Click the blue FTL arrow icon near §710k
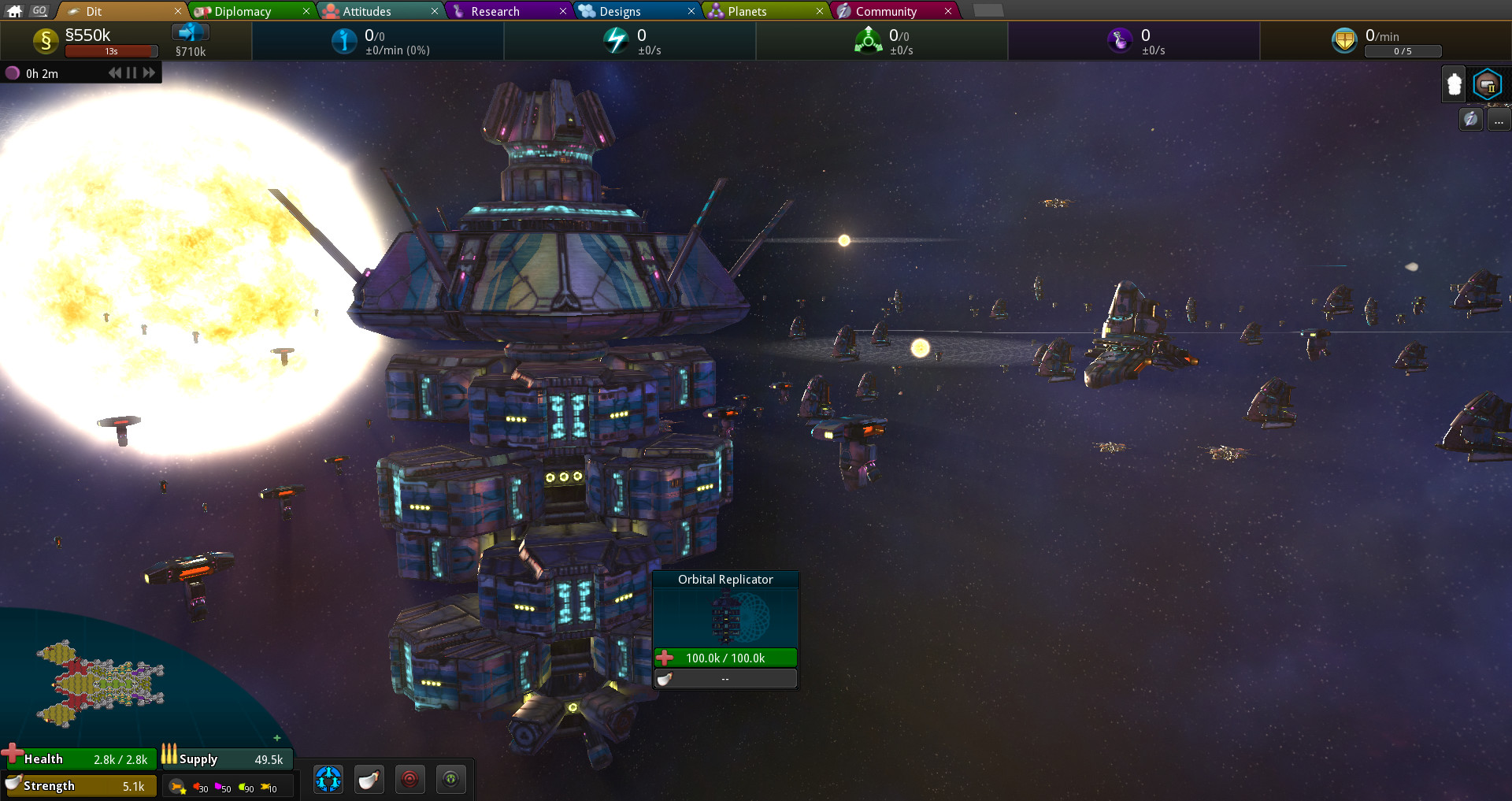The image size is (1512, 801). 189,32
